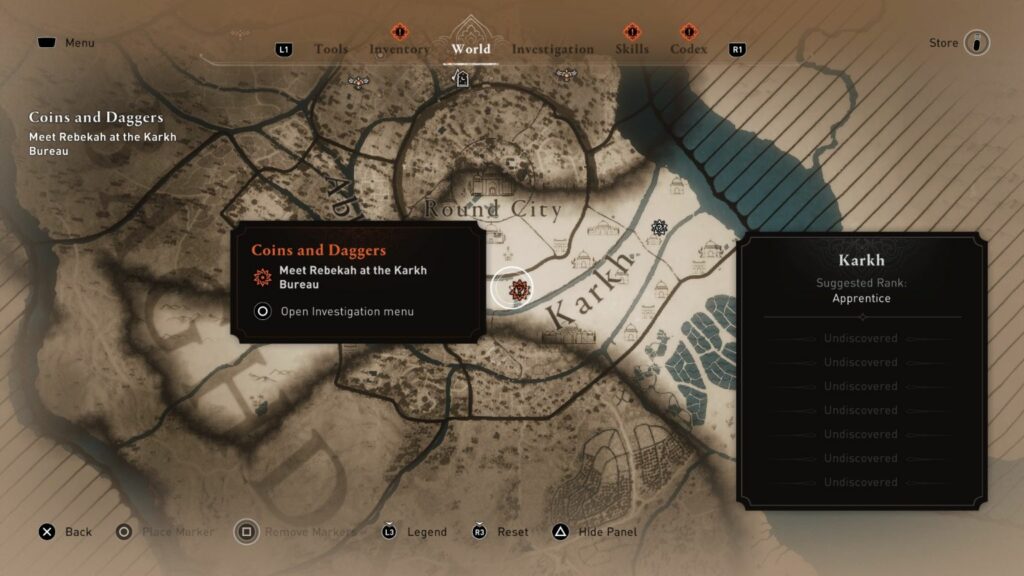Image resolution: width=1024 pixels, height=576 pixels.
Task: Open the Skills tab
Action: point(632,49)
